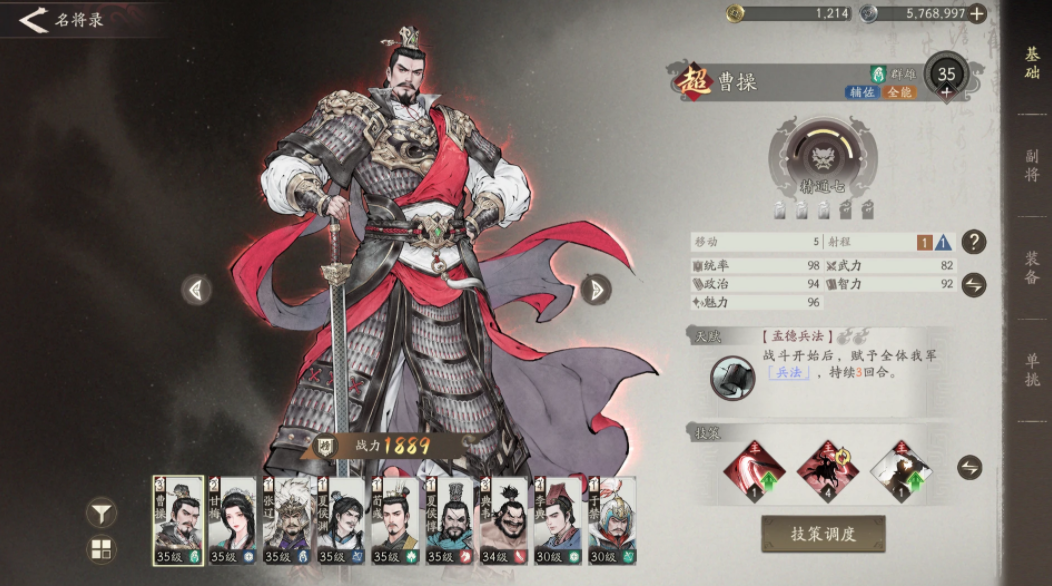Image resolution: width=1052 pixels, height=586 pixels.
Task: View the 孟德兵法 talent icon
Action: (729, 376)
